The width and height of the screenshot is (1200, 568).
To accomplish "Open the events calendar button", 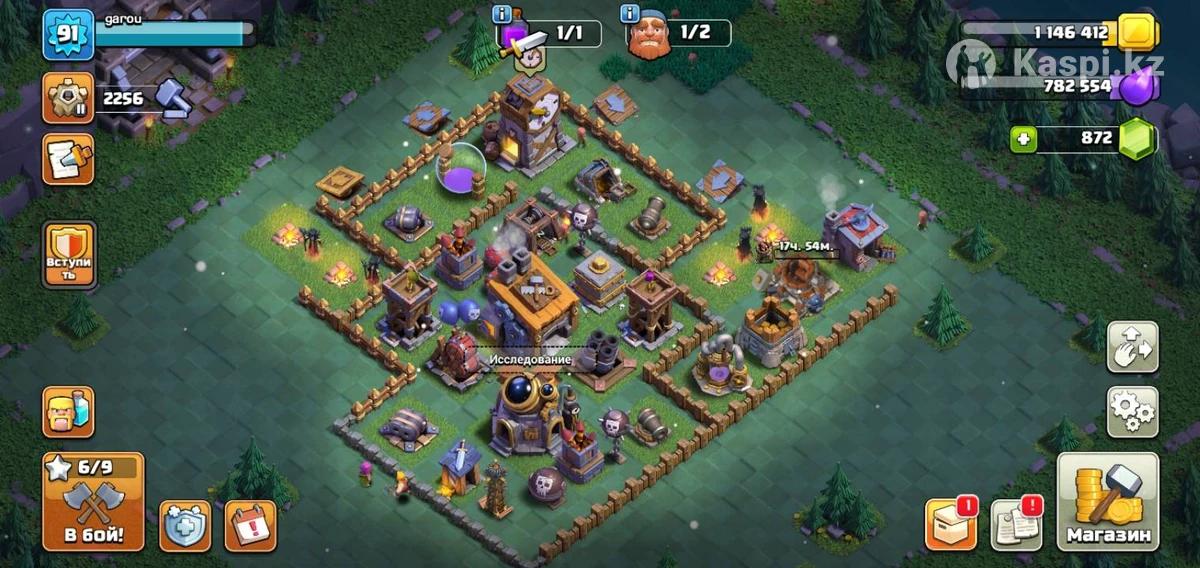I will [x=250, y=526].
